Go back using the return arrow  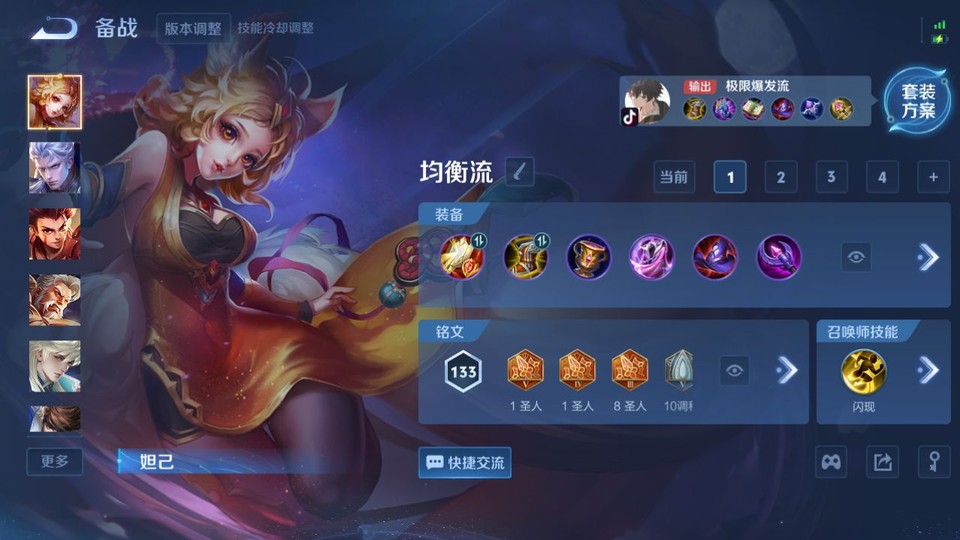point(54,28)
